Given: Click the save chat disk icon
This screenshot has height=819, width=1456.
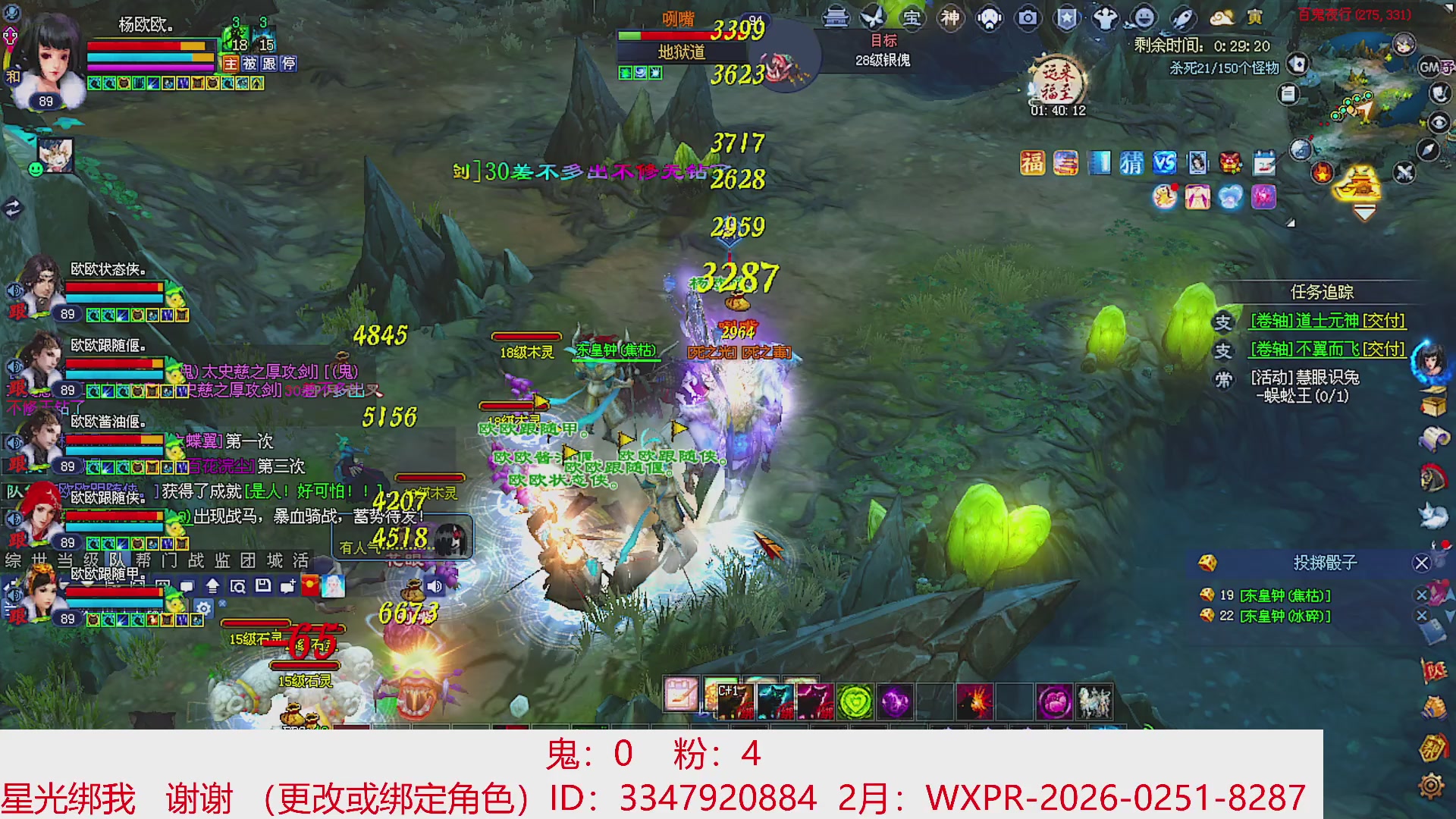Looking at the screenshot, I should click(x=263, y=586).
